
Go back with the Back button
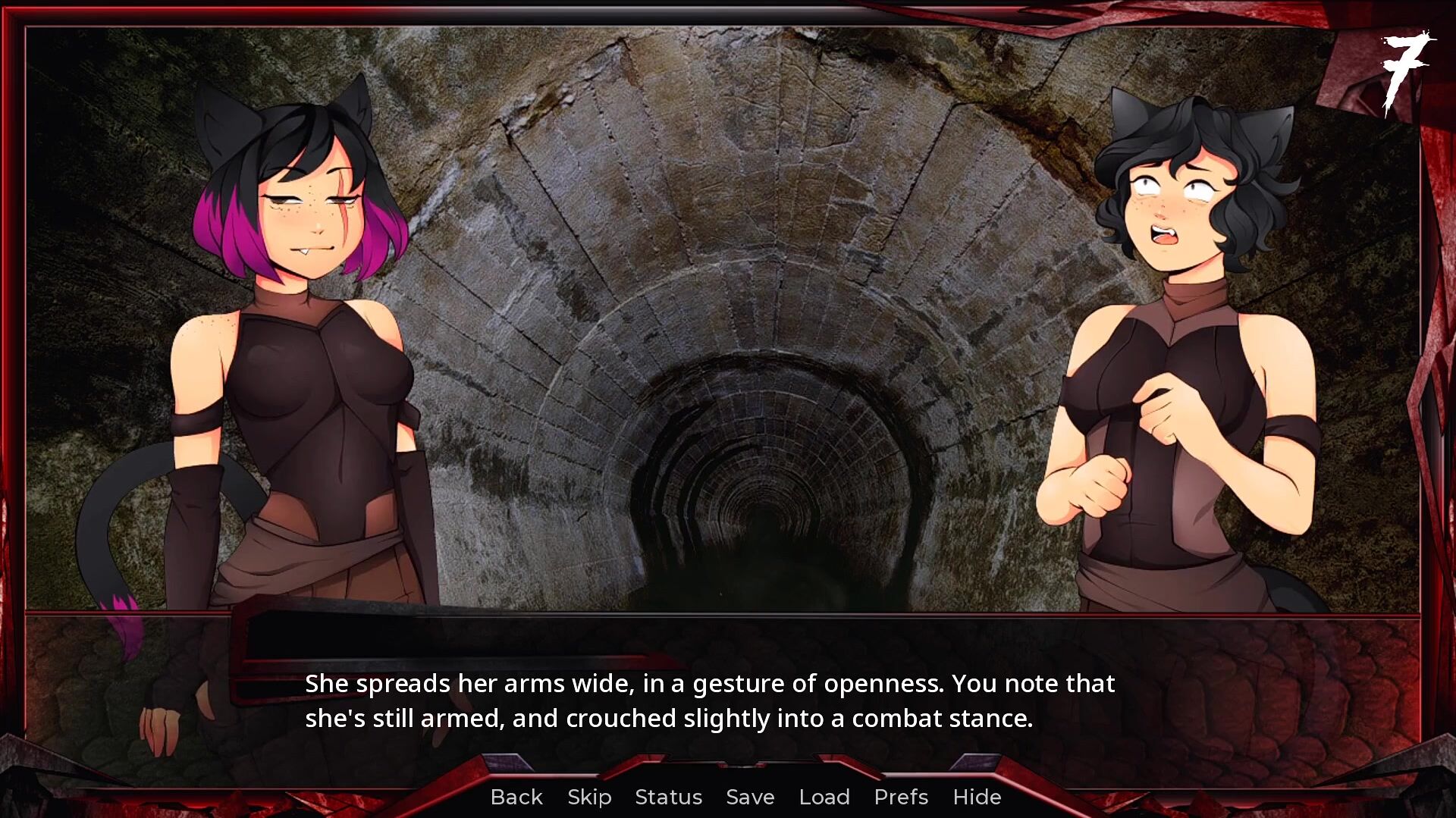516,797
